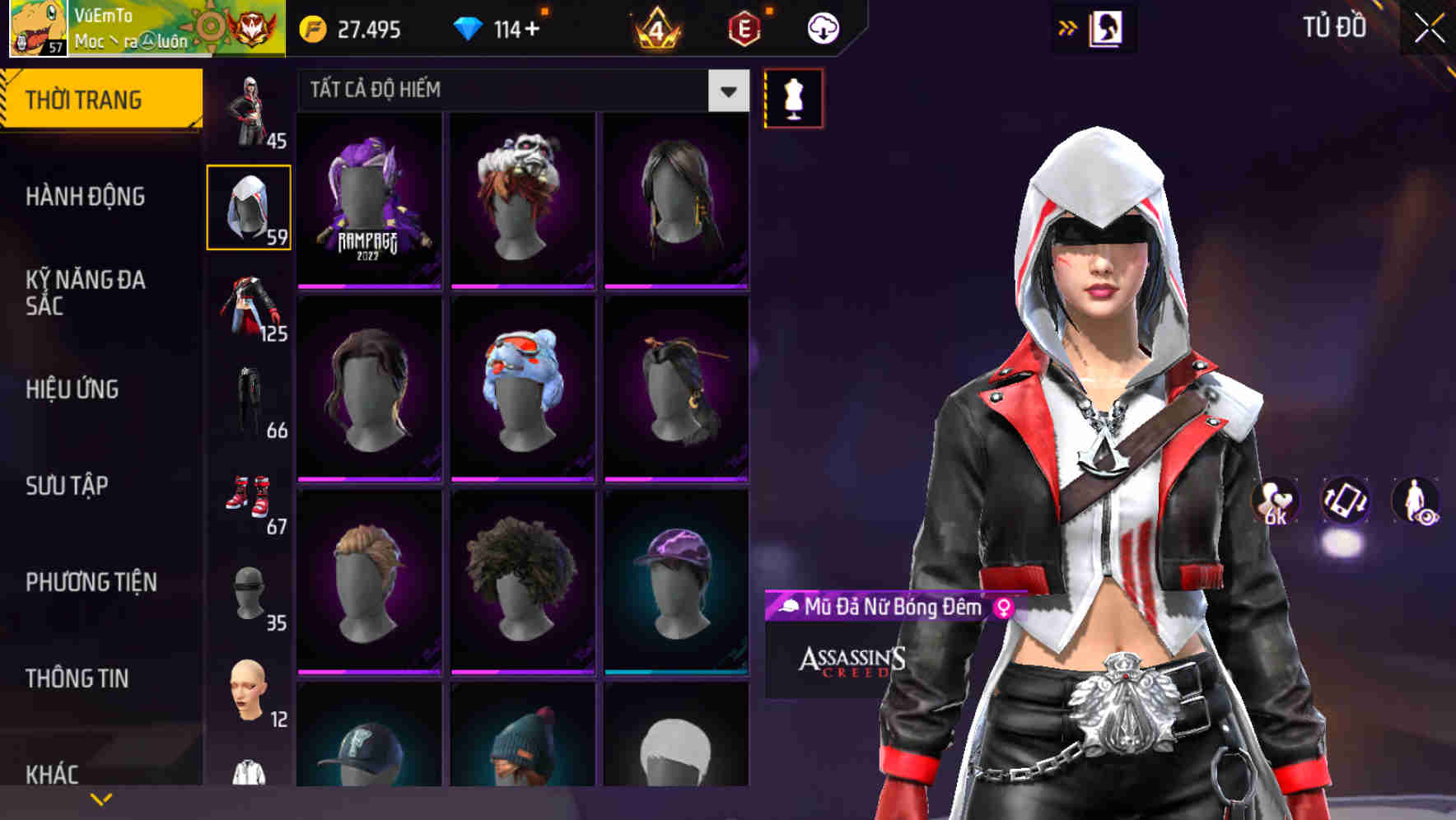Open the mannequin preview icon beside the dropdown
1456x820 pixels.
pyautogui.click(x=792, y=97)
